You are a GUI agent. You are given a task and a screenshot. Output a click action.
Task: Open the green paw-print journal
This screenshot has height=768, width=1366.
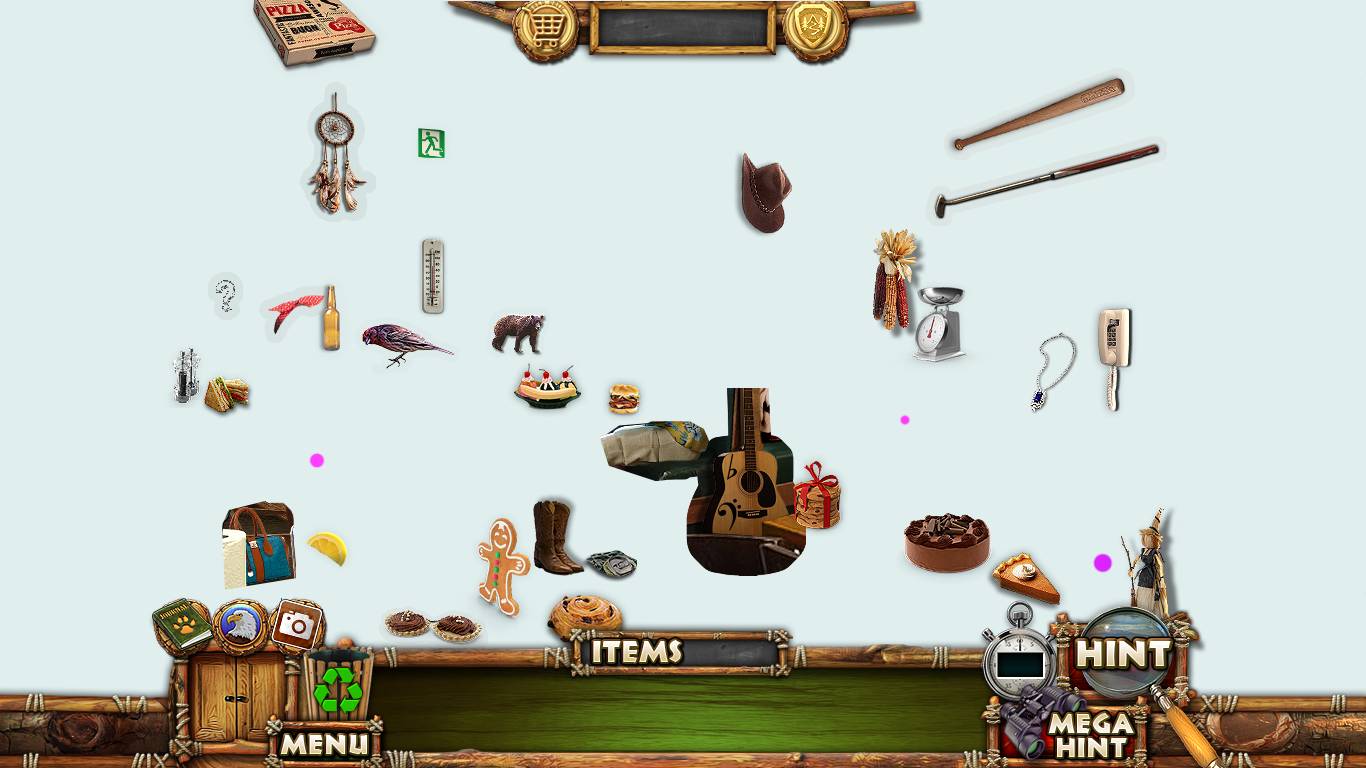[182, 626]
